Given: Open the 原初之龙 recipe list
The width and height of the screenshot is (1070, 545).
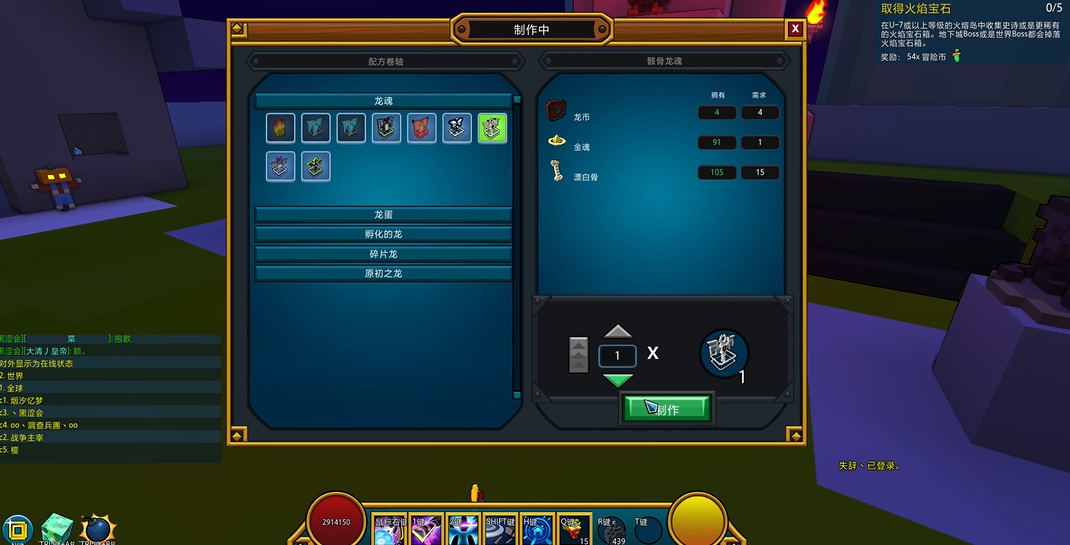Looking at the screenshot, I should [x=384, y=273].
